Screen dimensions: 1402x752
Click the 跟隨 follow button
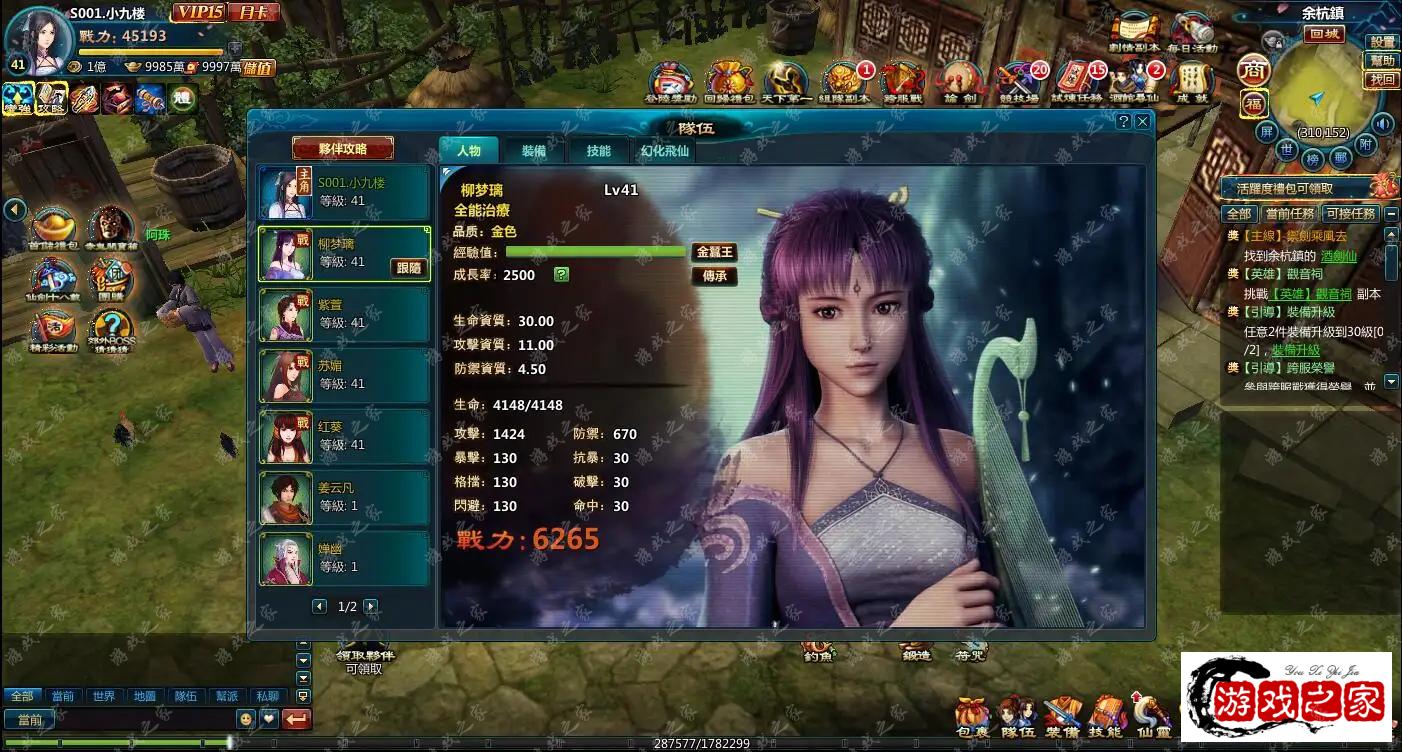tap(409, 268)
